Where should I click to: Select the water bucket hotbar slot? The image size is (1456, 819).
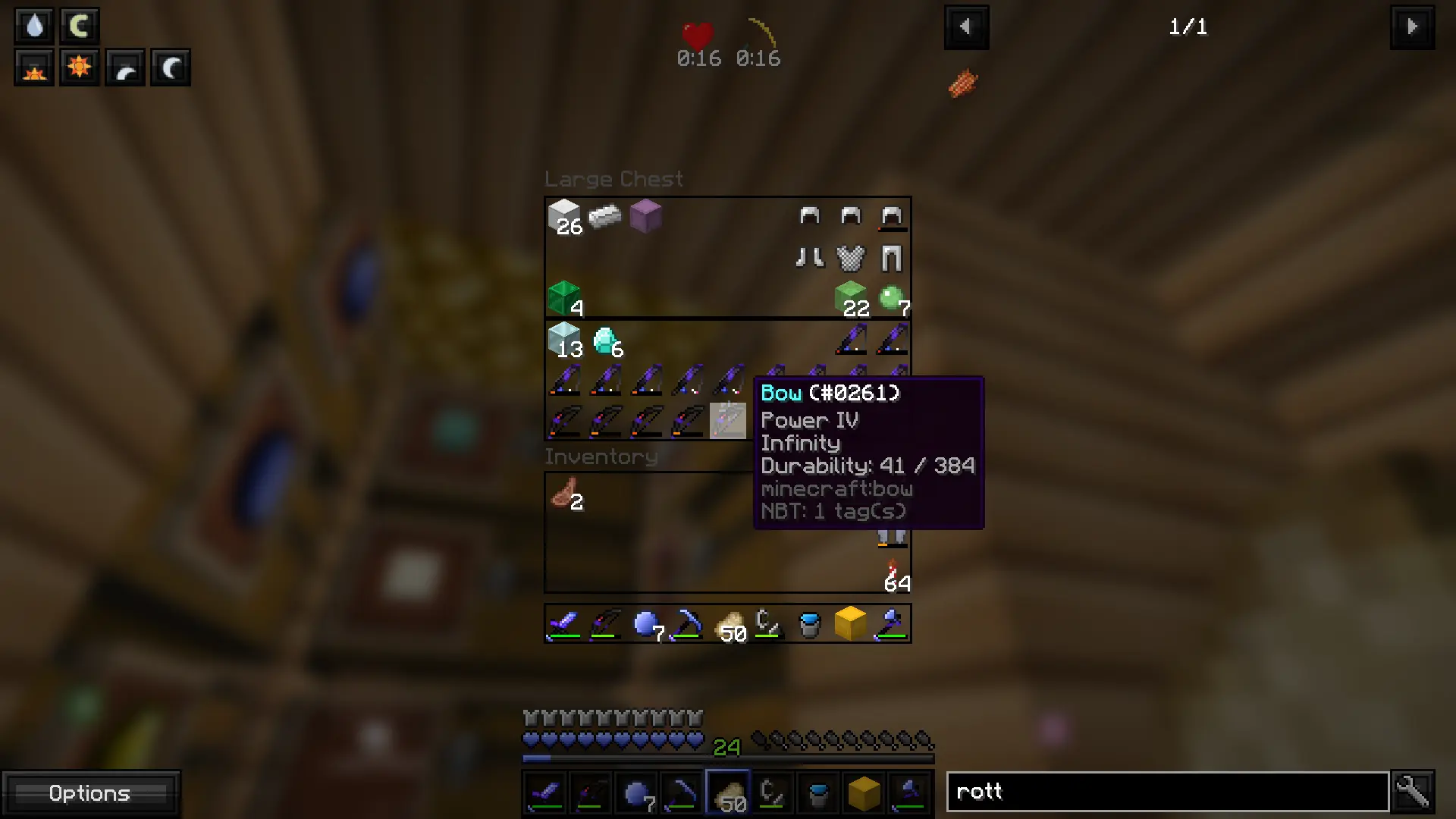point(810,624)
